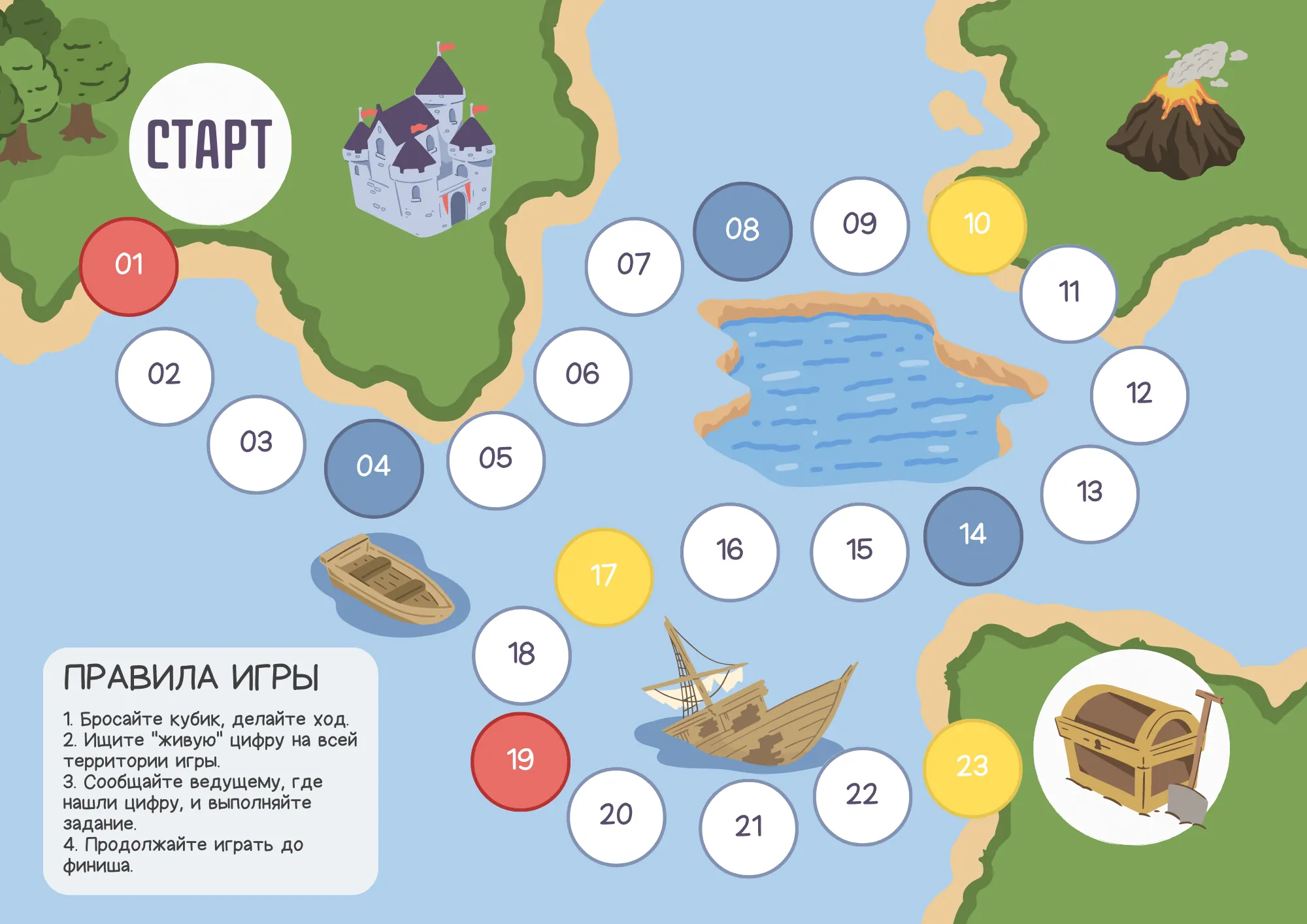Click red space 19
This screenshot has height=924, width=1307.
(520, 761)
